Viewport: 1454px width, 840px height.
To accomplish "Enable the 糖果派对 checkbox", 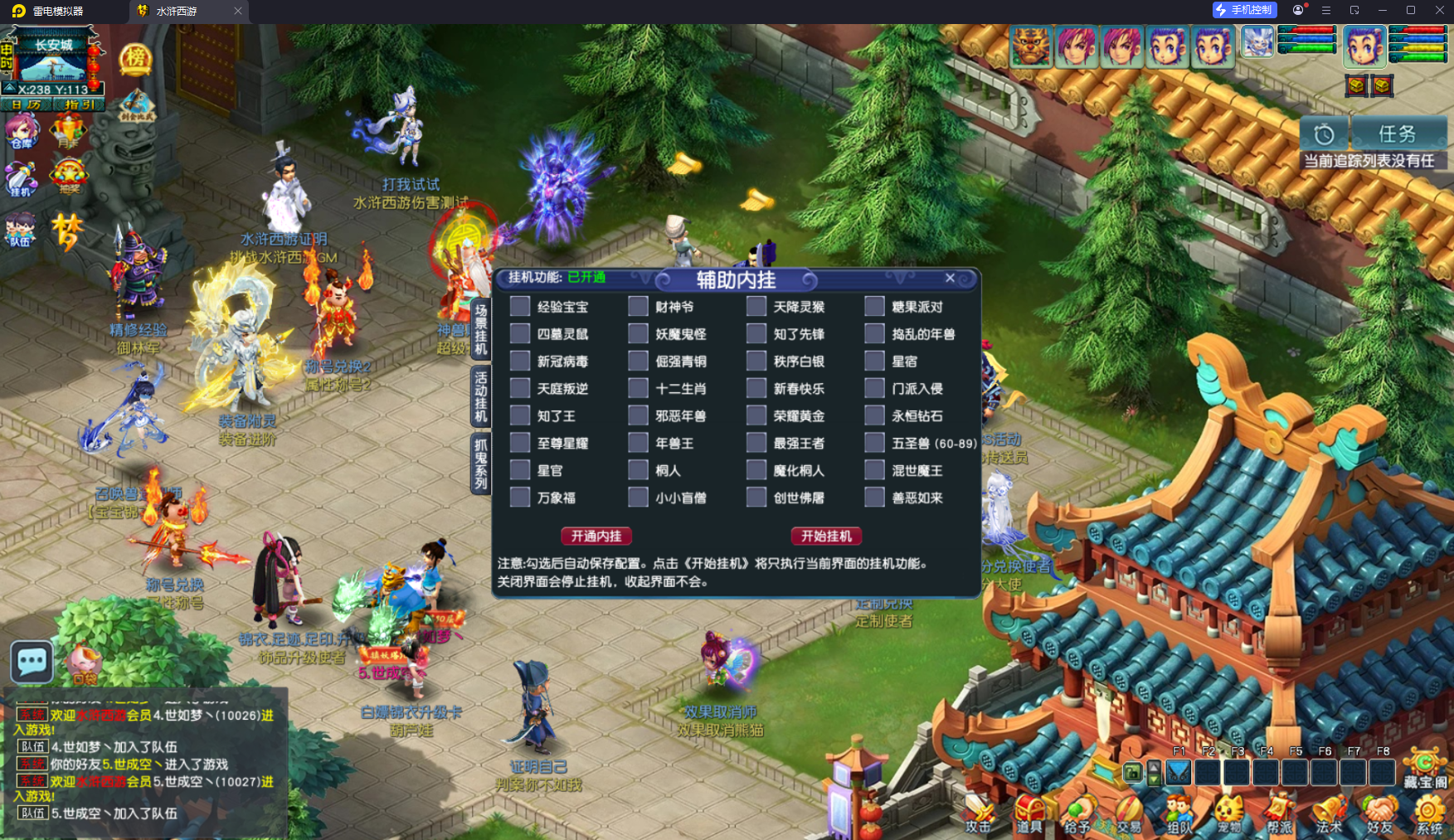I will click(875, 306).
